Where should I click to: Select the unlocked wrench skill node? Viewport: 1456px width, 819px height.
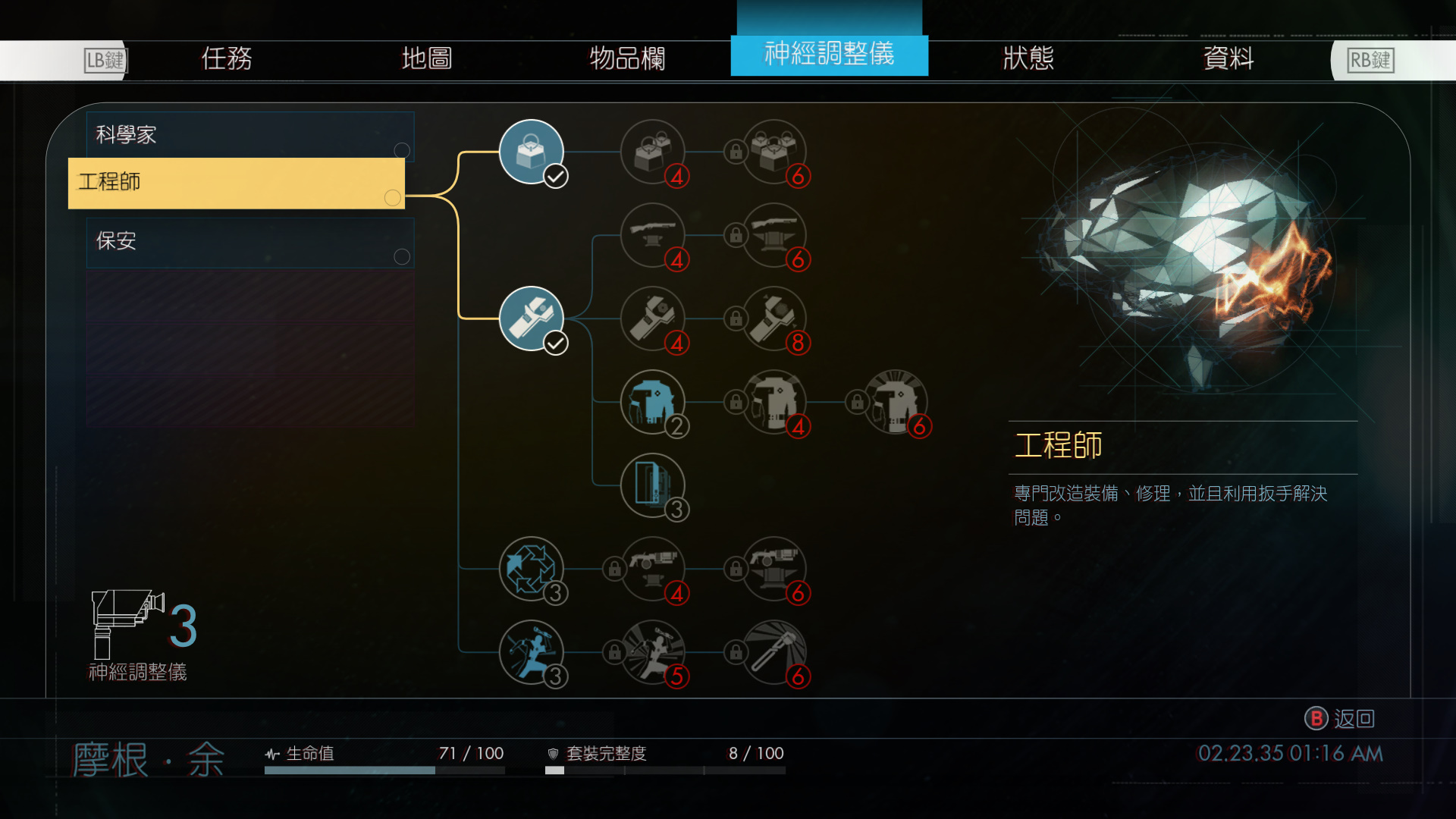click(532, 318)
